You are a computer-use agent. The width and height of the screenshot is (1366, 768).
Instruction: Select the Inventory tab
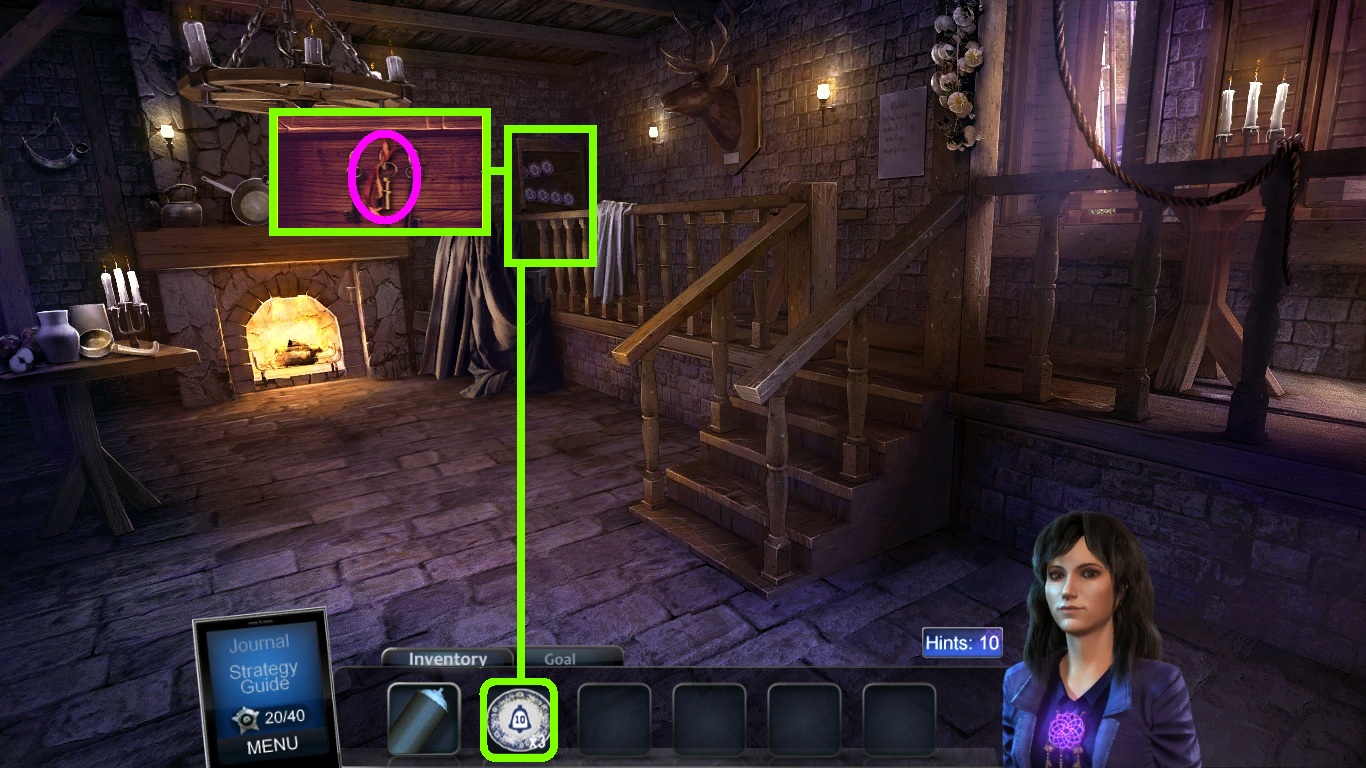click(x=447, y=659)
